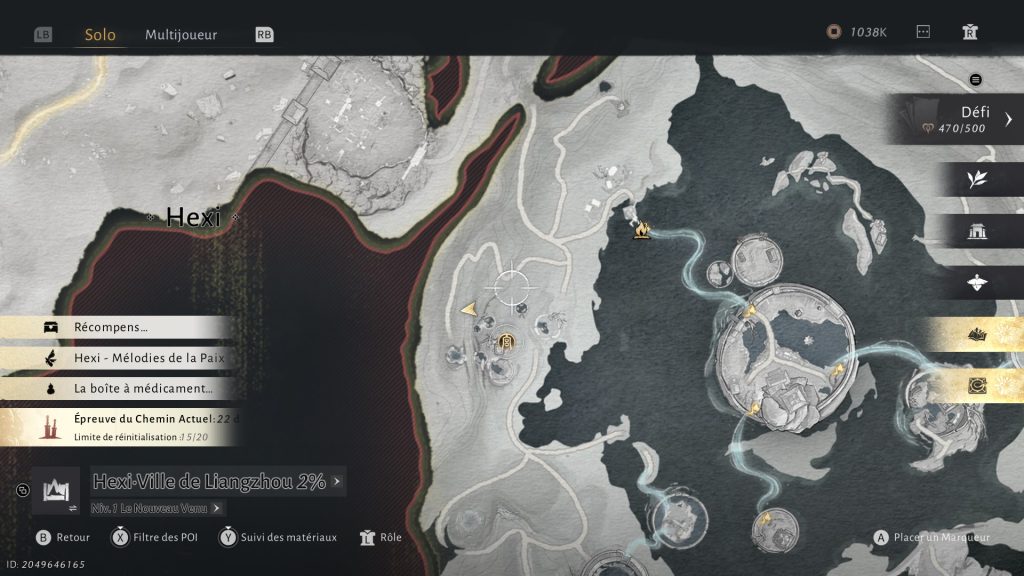Switch to the Multijoueur tab
The height and width of the screenshot is (576, 1024).
coord(181,35)
